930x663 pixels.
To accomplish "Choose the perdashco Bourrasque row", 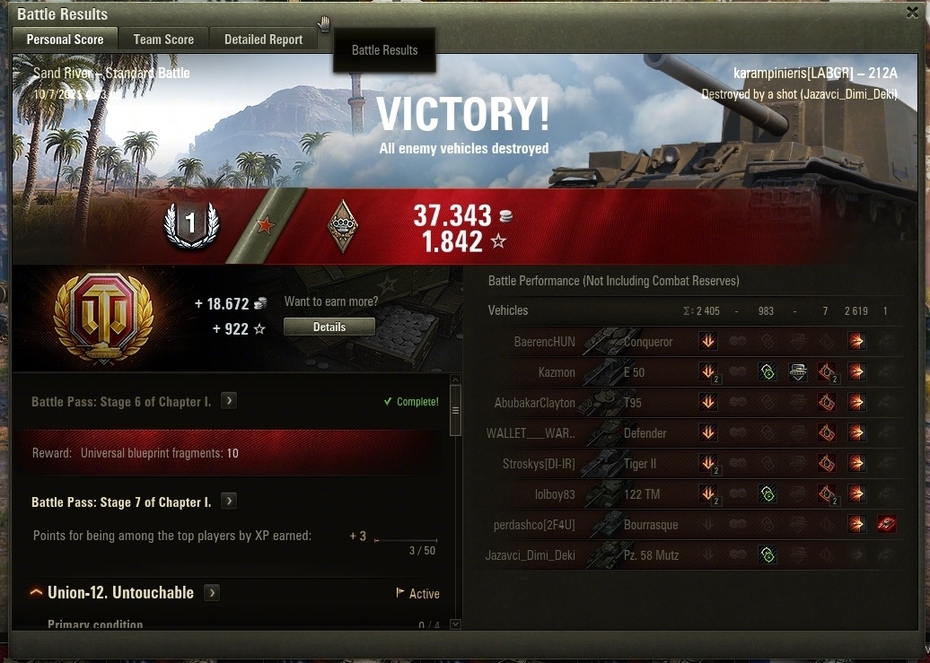I will 690,524.
